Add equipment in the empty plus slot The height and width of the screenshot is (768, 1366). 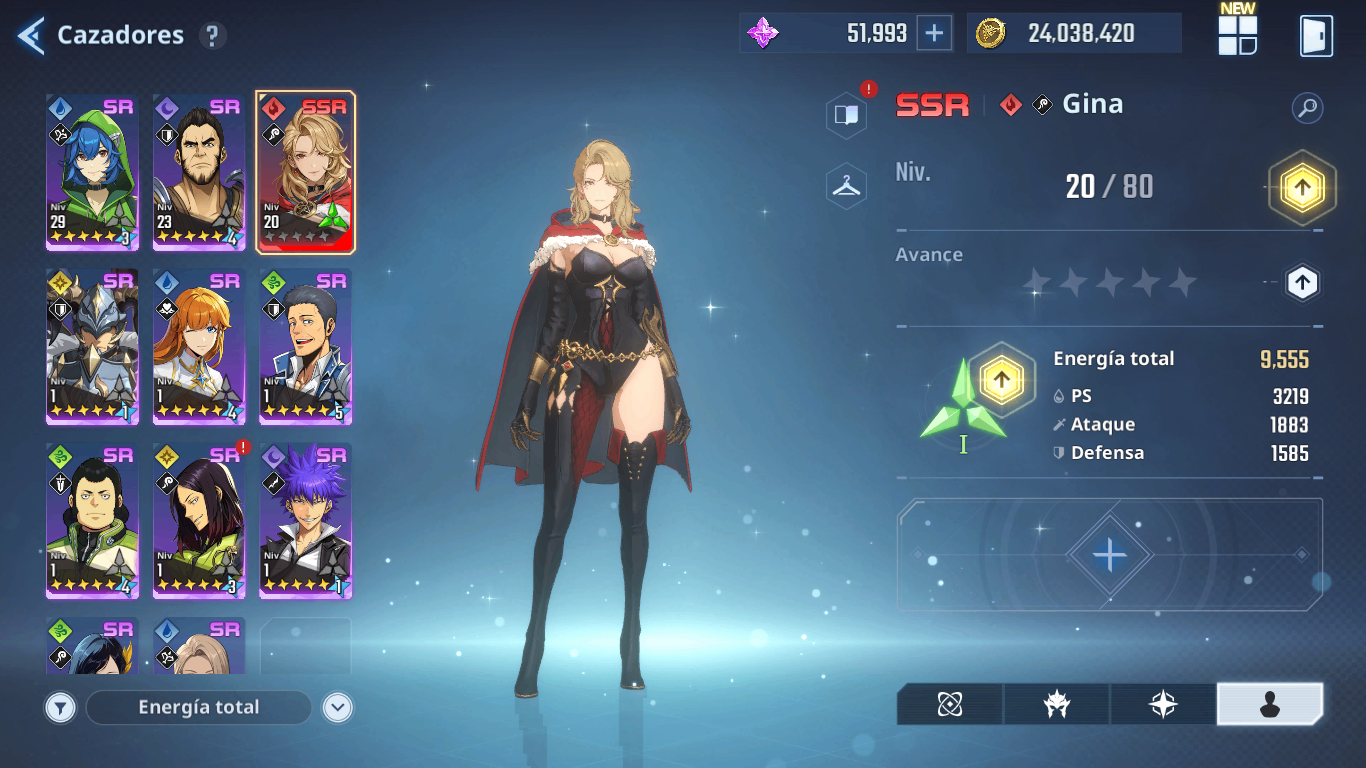click(1109, 554)
